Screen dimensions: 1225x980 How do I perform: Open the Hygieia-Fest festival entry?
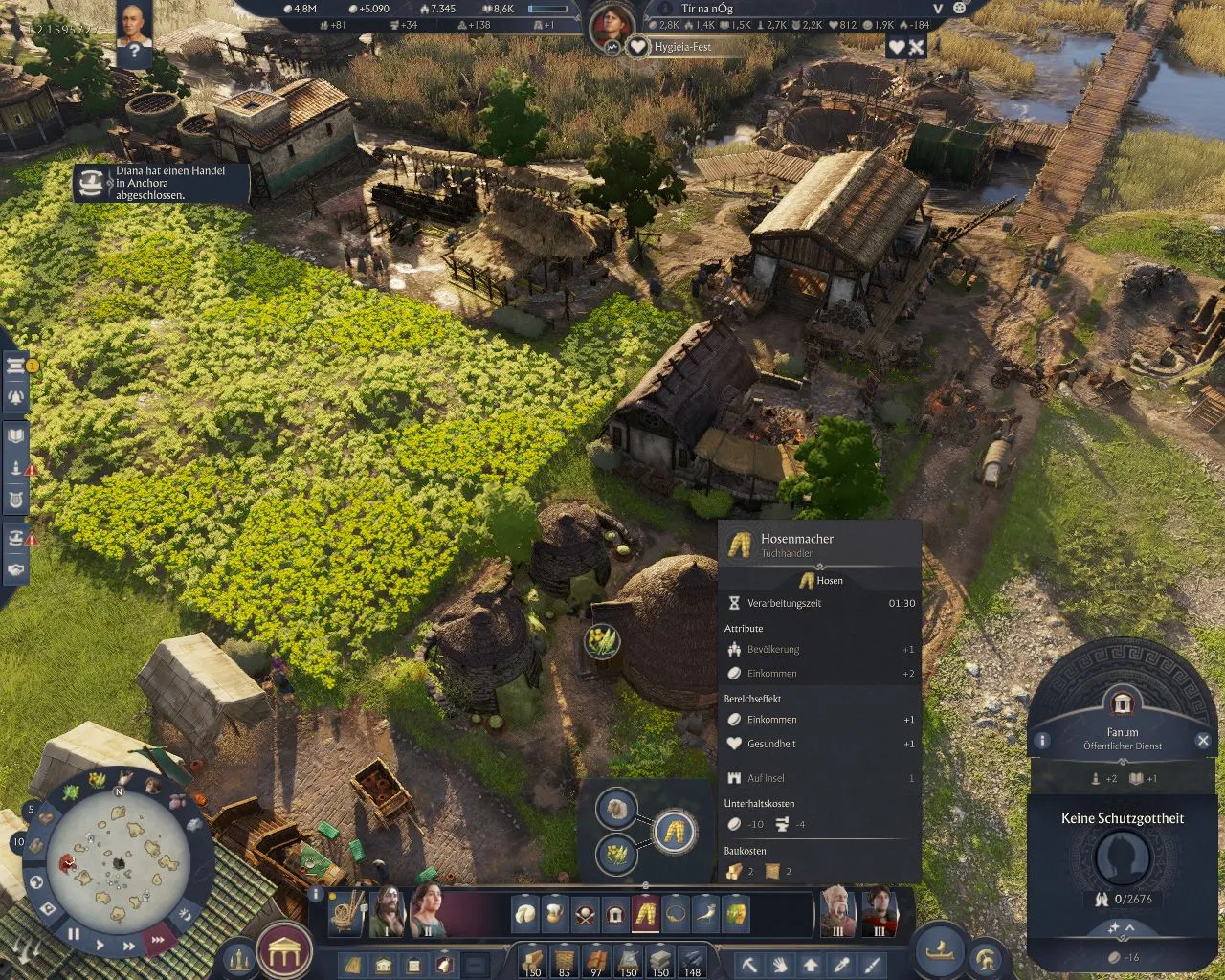click(x=681, y=47)
